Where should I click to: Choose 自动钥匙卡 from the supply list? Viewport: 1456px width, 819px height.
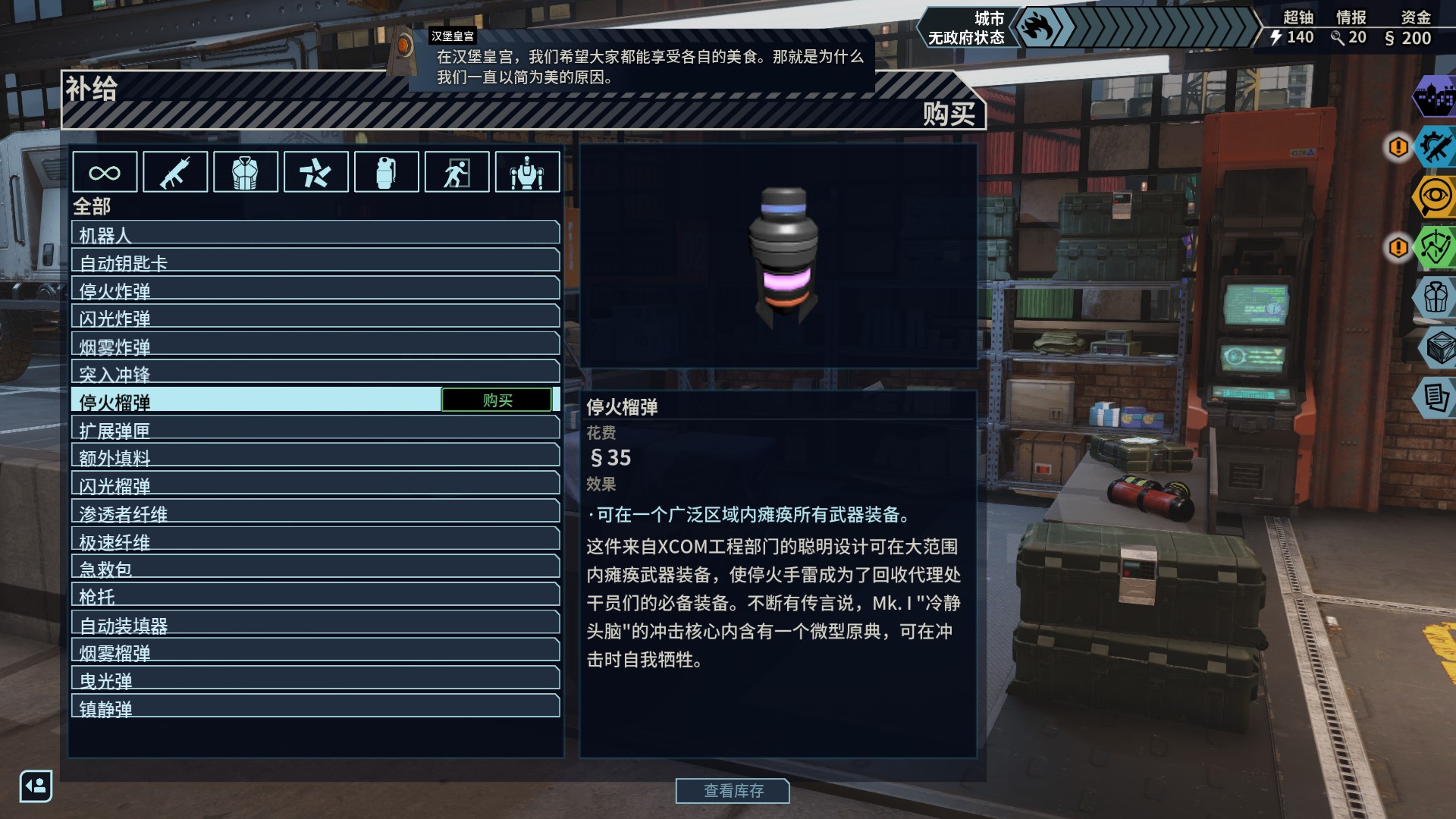pos(315,262)
